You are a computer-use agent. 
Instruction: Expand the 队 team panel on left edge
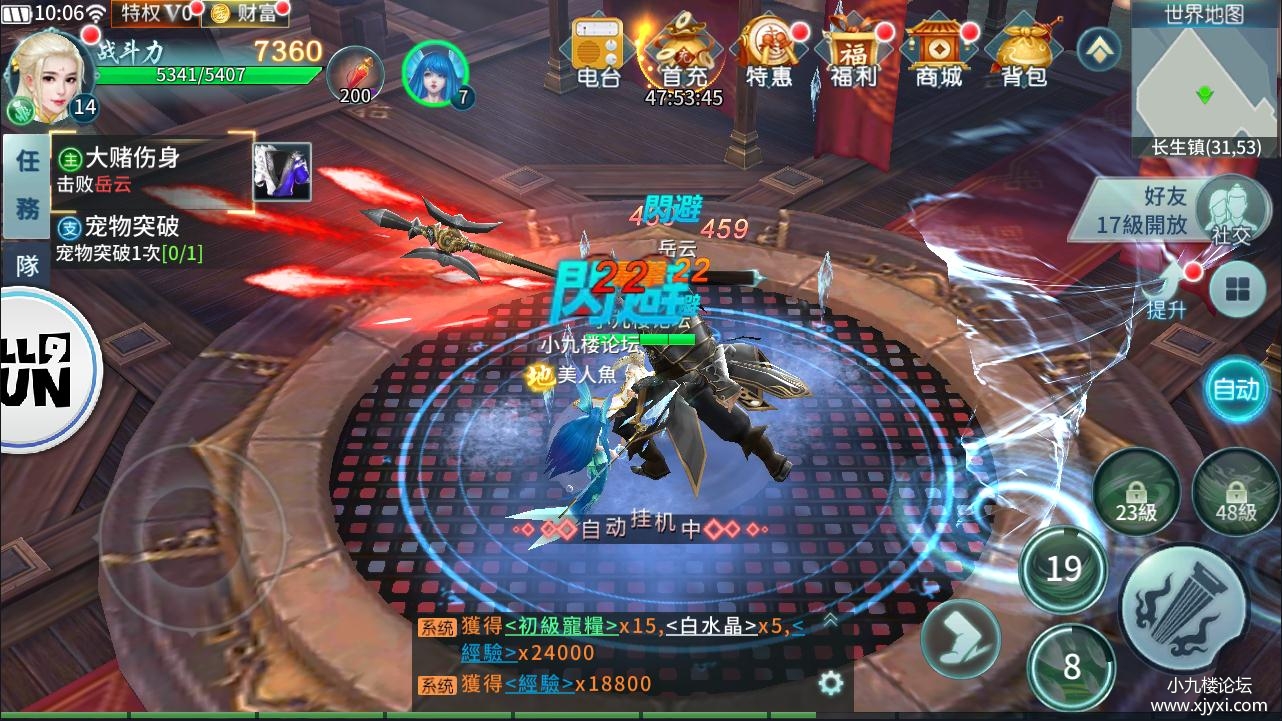pos(25,266)
